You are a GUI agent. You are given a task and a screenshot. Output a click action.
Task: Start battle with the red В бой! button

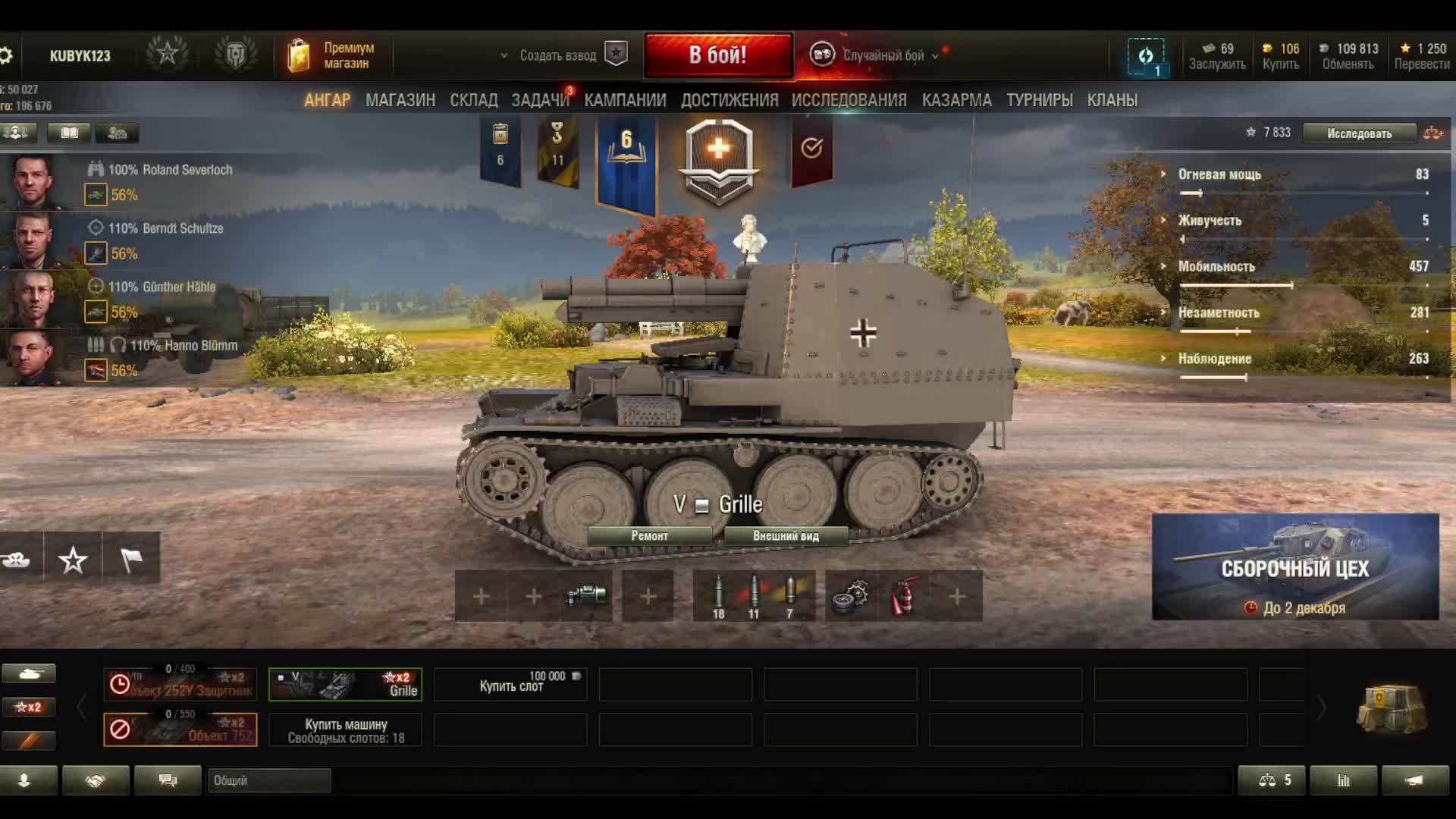point(718,55)
